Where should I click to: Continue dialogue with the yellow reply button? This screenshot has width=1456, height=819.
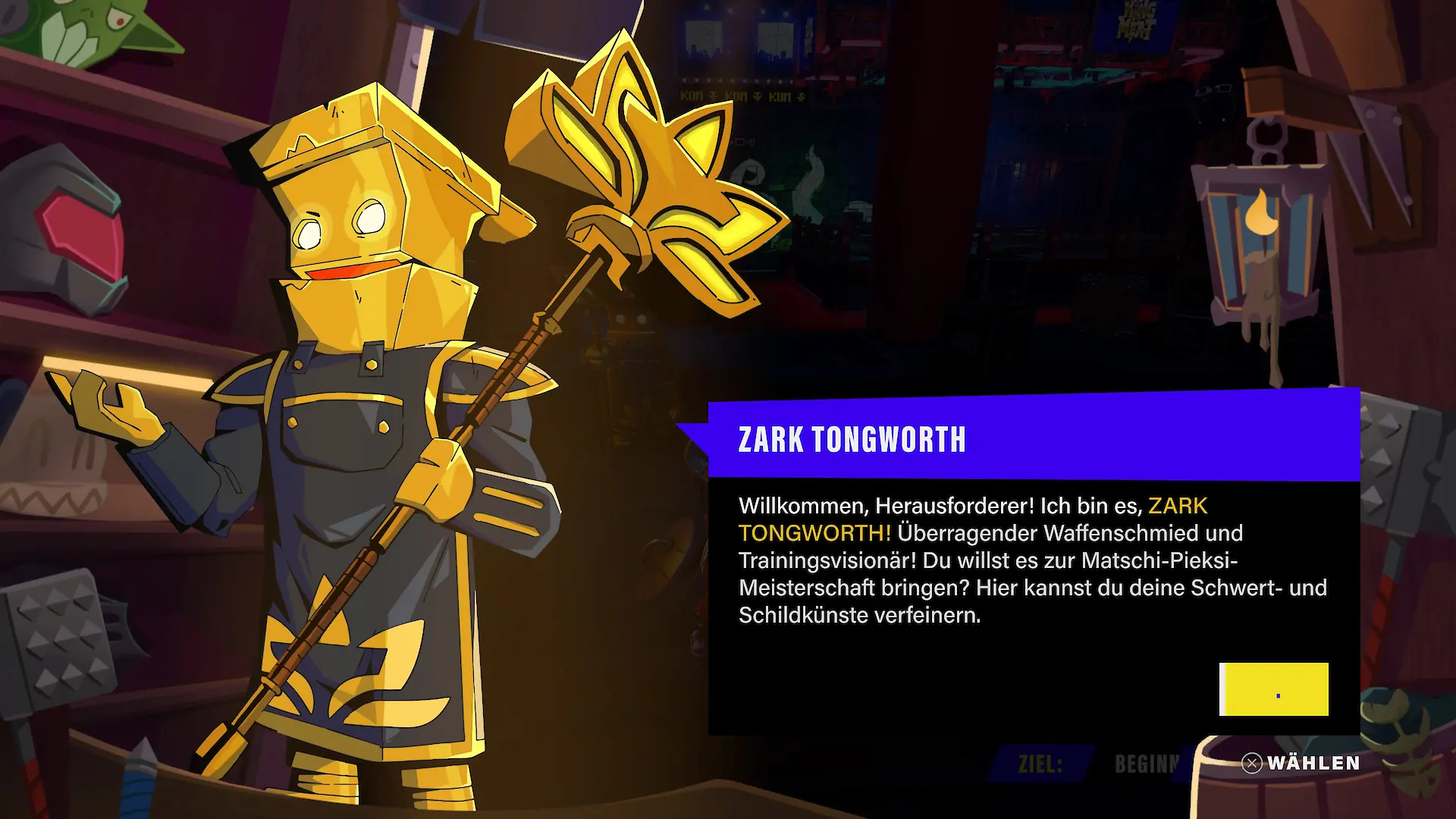coord(1274,689)
